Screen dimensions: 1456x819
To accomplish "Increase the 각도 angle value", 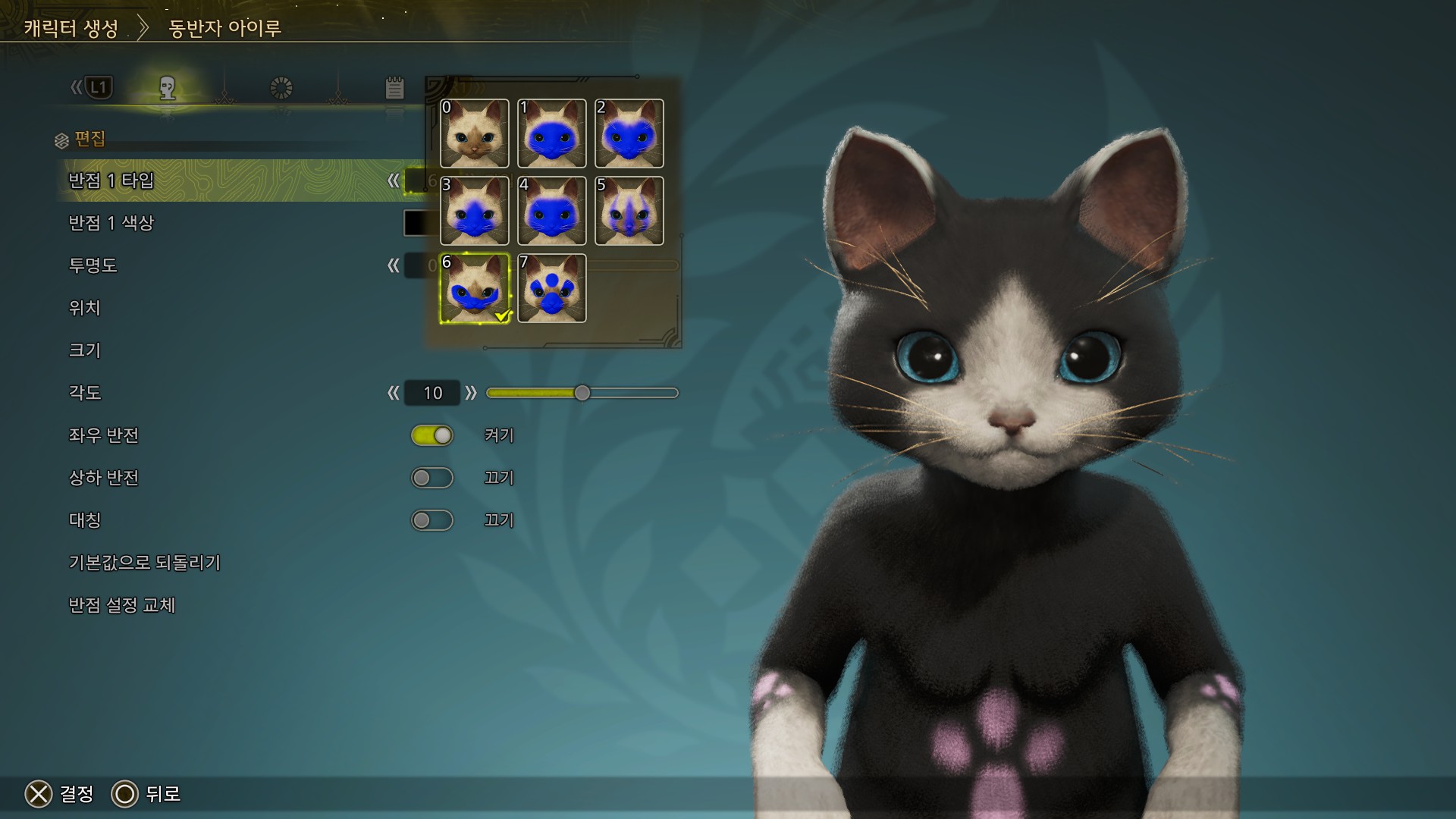I will tap(471, 393).
